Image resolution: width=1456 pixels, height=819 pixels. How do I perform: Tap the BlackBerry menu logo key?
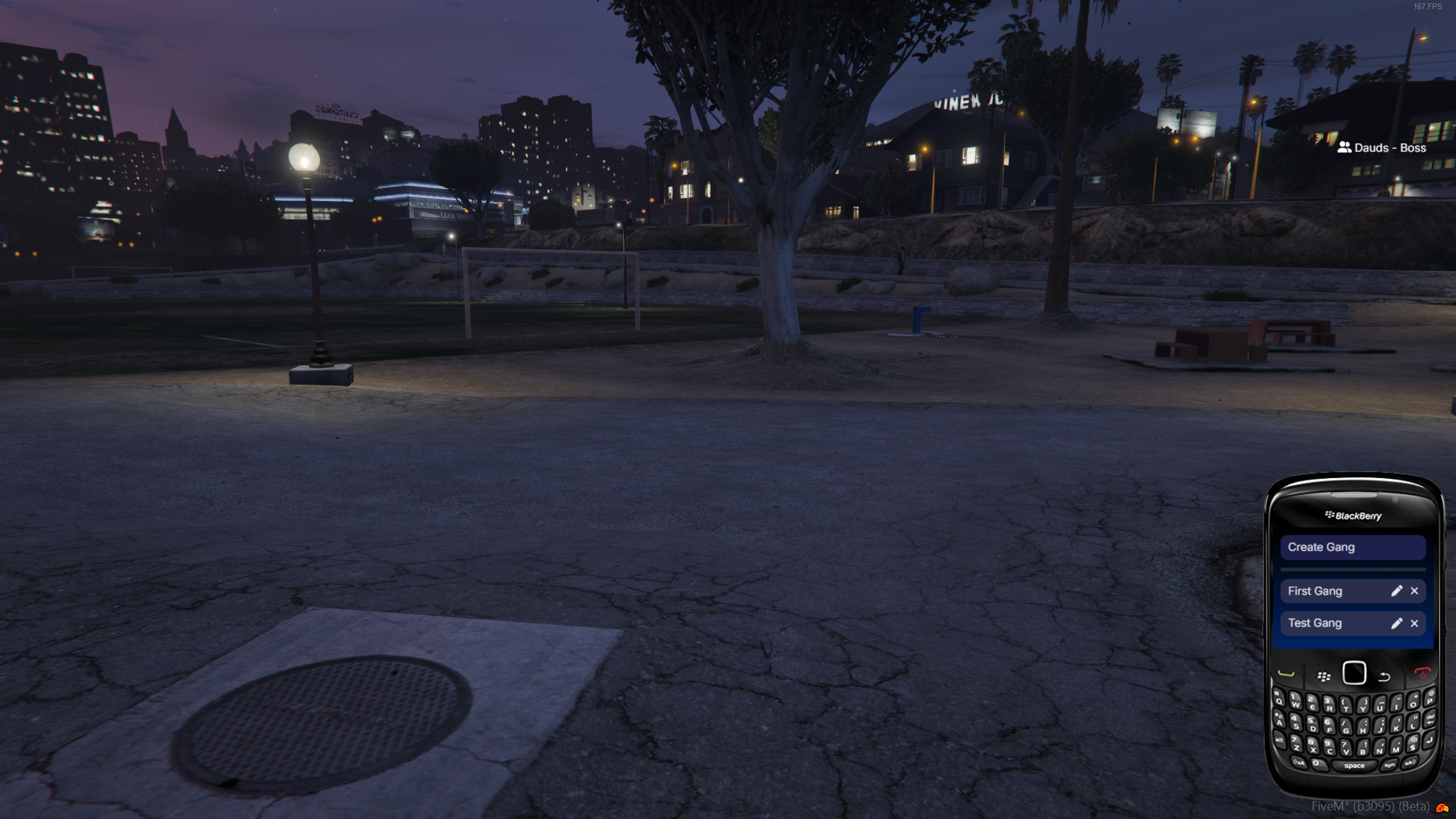[1324, 676]
